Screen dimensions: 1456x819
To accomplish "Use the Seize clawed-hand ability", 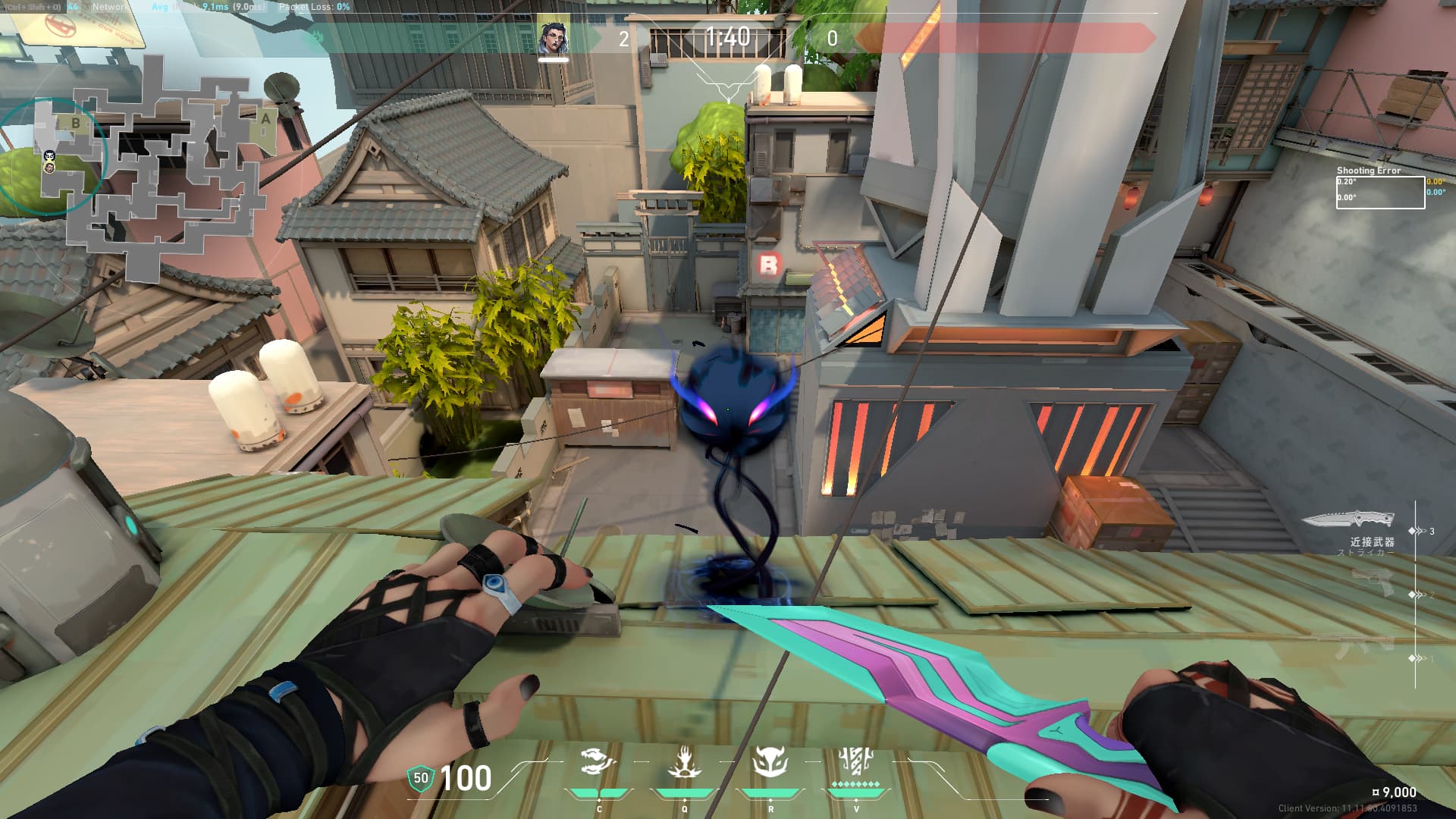I will tap(684, 761).
